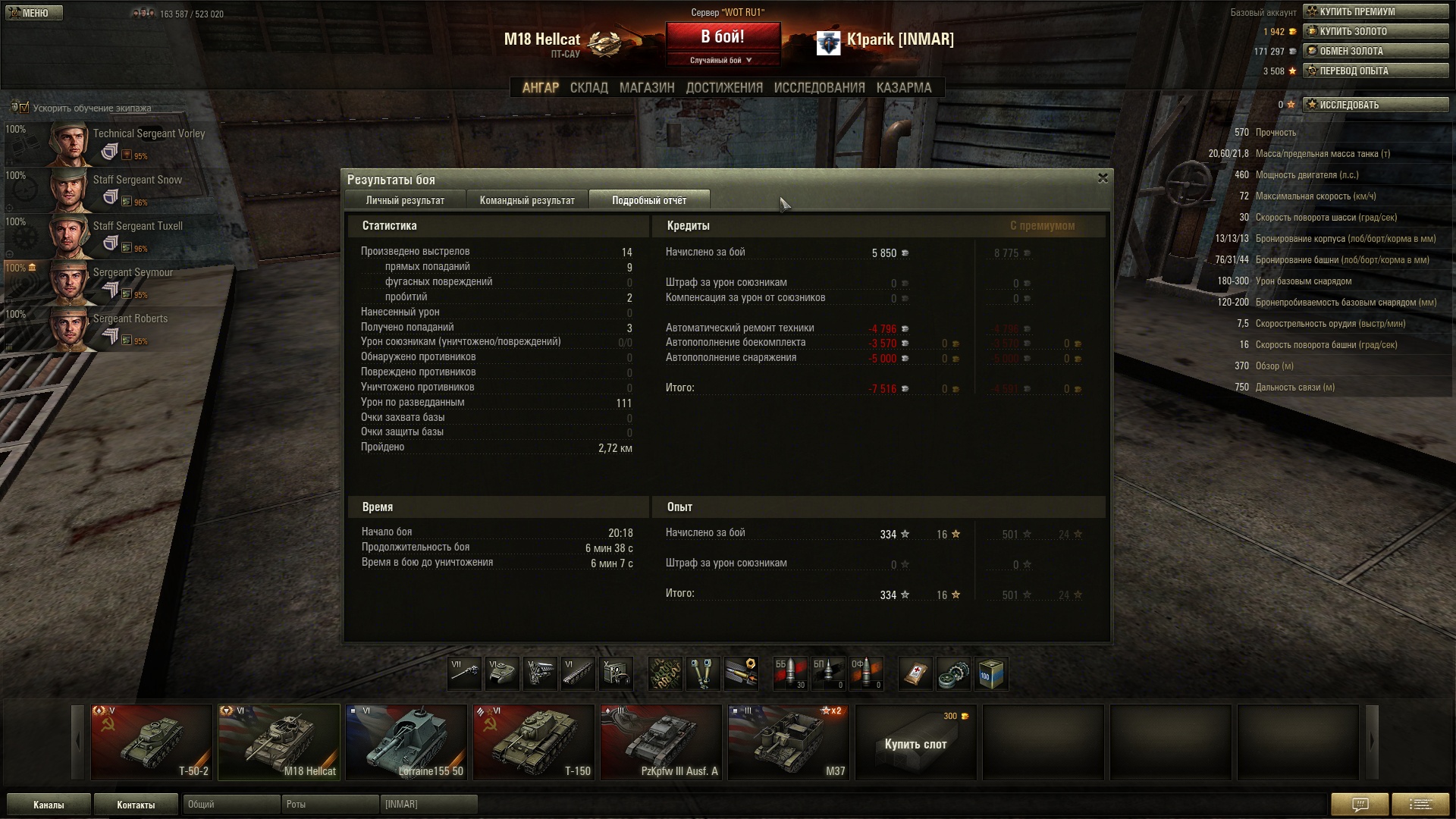
Task: Click КУПИТЬ ЗОЛОТО button
Action: tap(1375, 31)
